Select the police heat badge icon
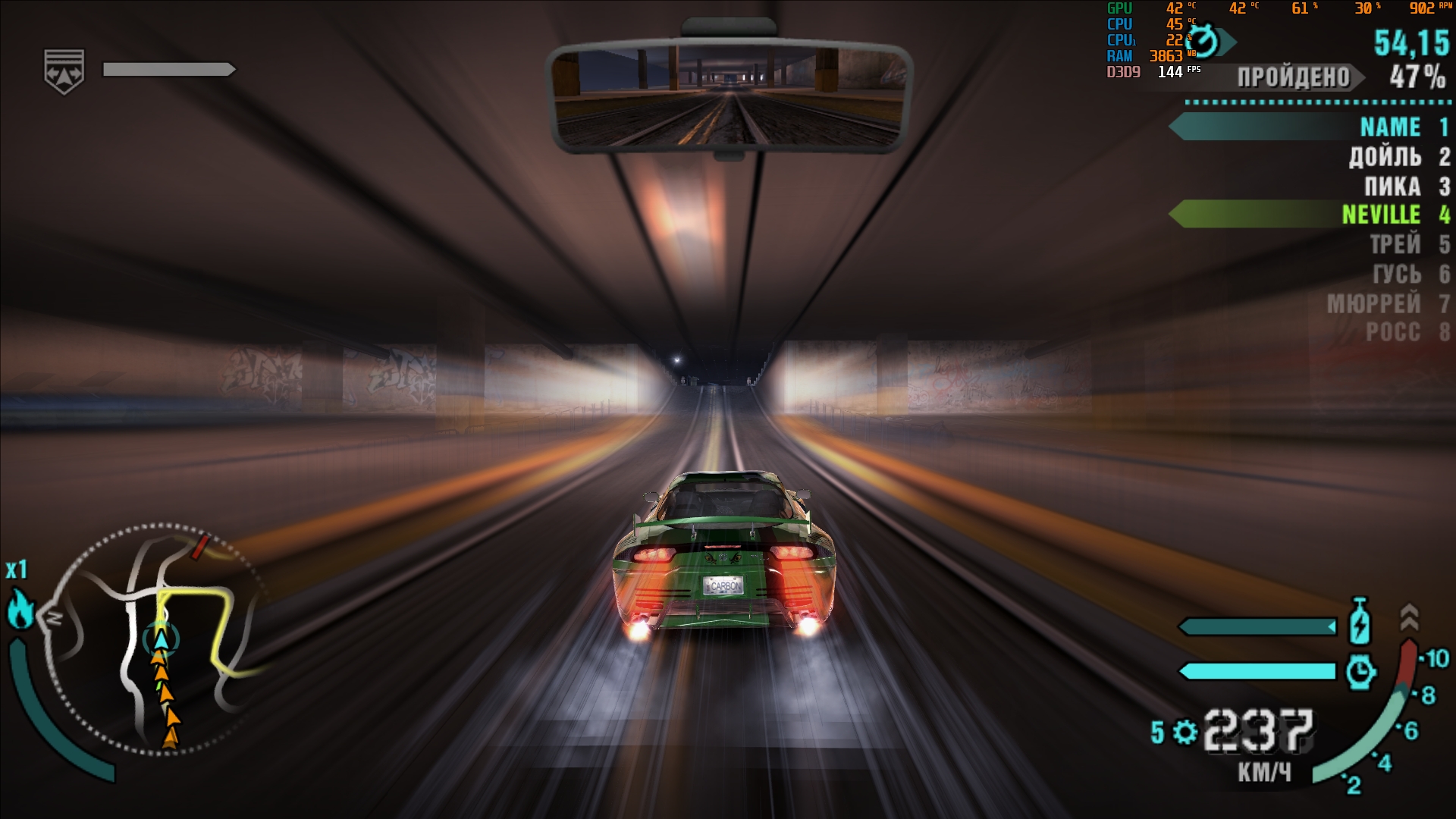This screenshot has width=1456, height=819. point(64,71)
